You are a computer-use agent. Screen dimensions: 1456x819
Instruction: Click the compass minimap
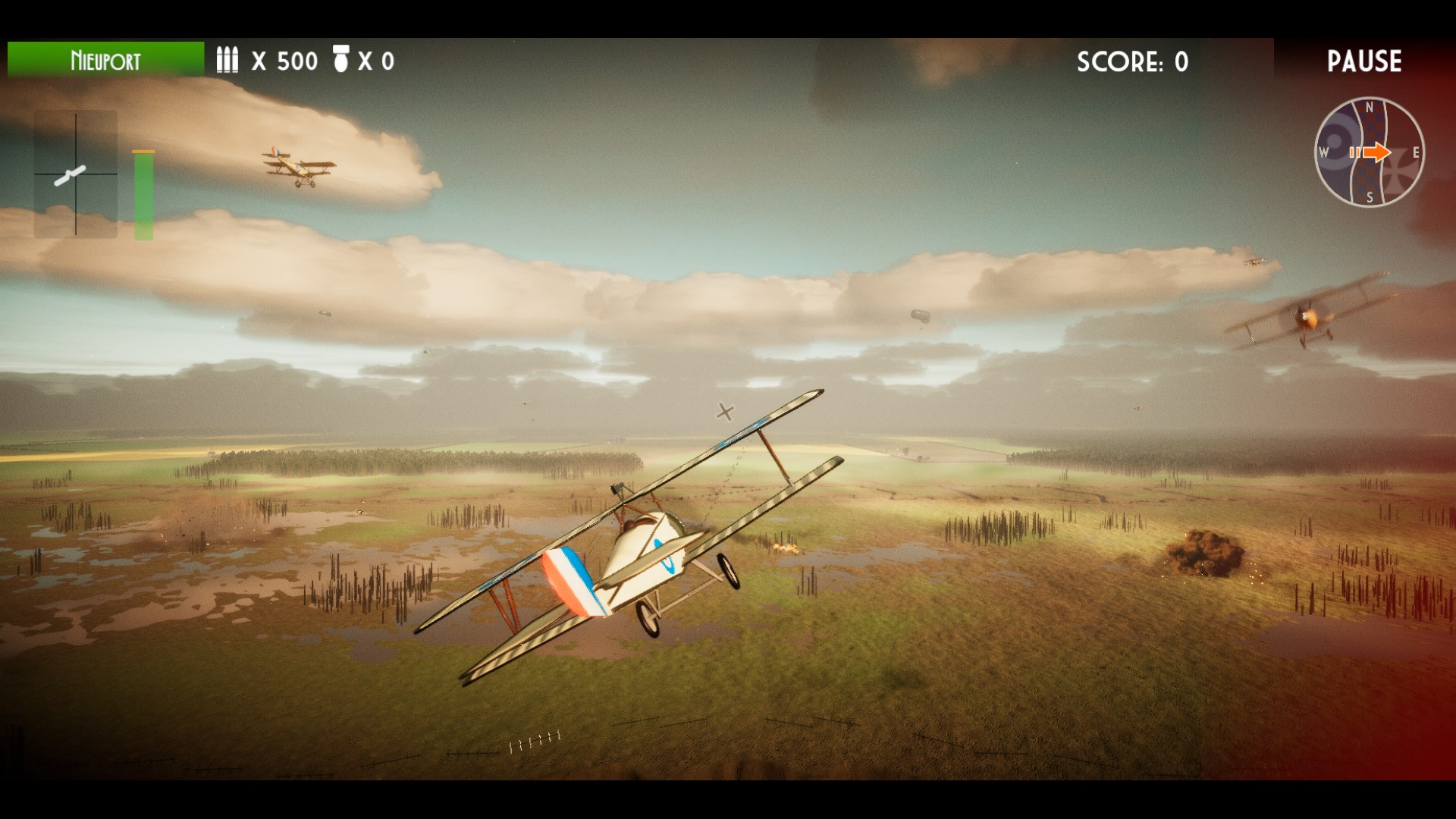pyautogui.click(x=1369, y=152)
